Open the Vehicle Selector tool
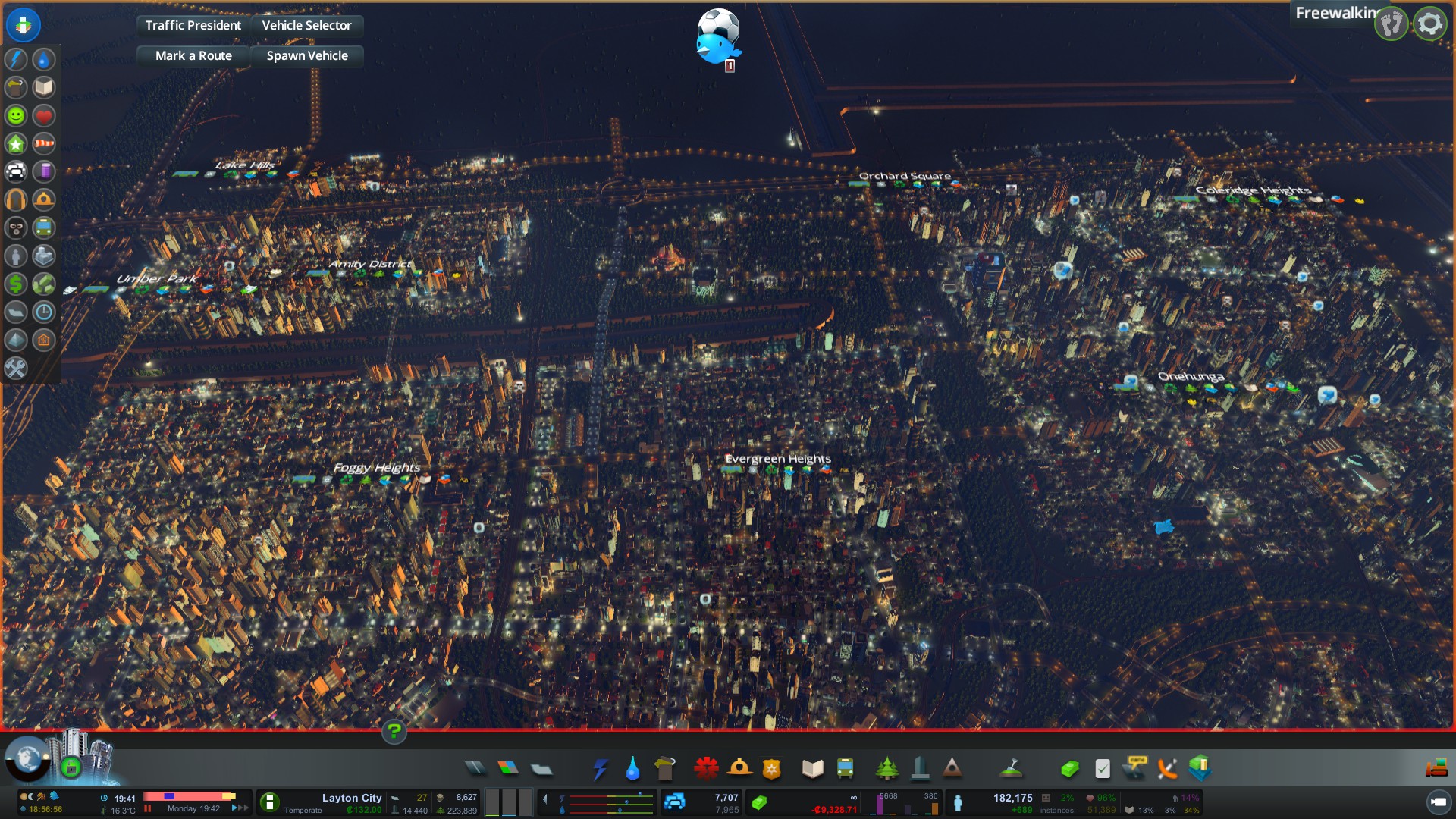 coord(306,25)
